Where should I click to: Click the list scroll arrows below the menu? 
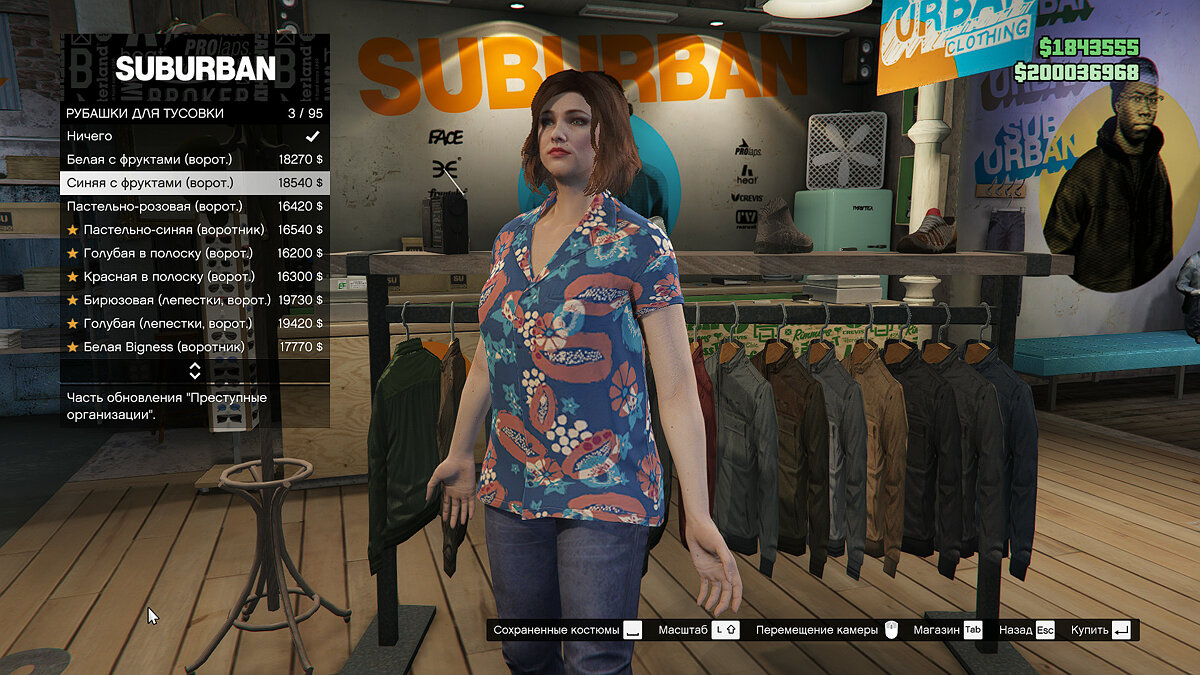click(x=195, y=371)
